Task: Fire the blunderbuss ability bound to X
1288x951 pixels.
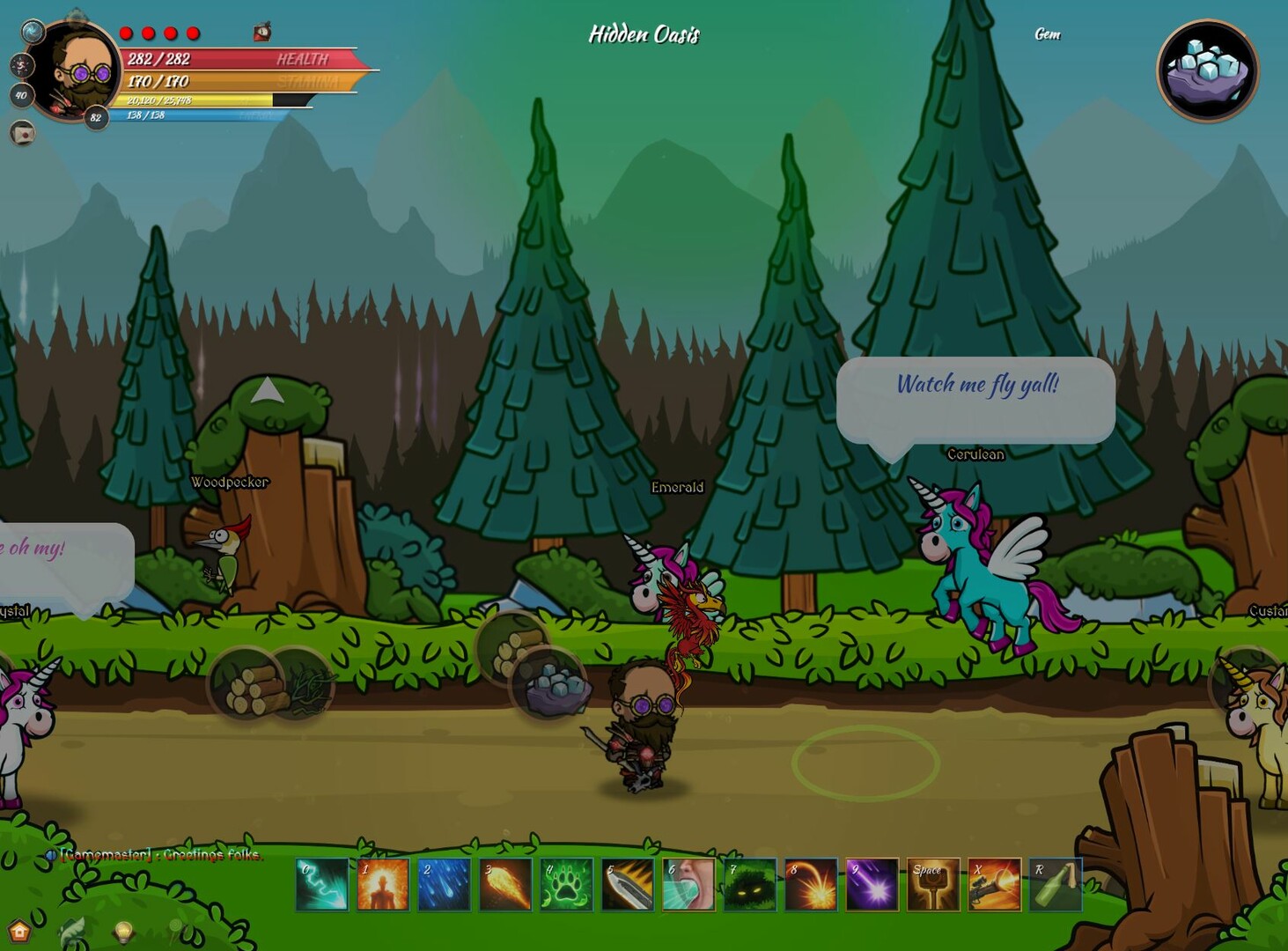Action: point(994,885)
